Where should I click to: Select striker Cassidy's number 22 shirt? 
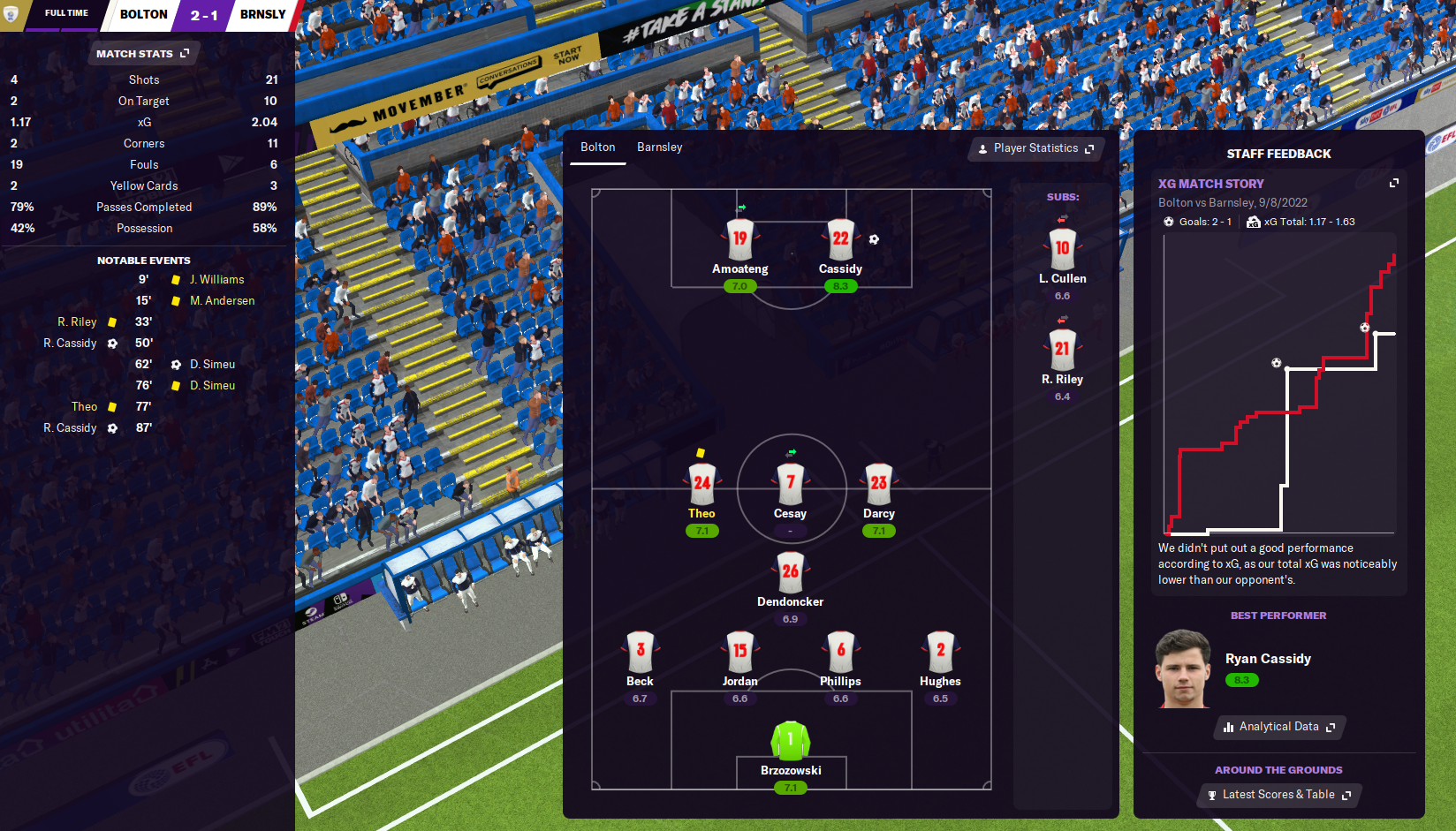(840, 239)
